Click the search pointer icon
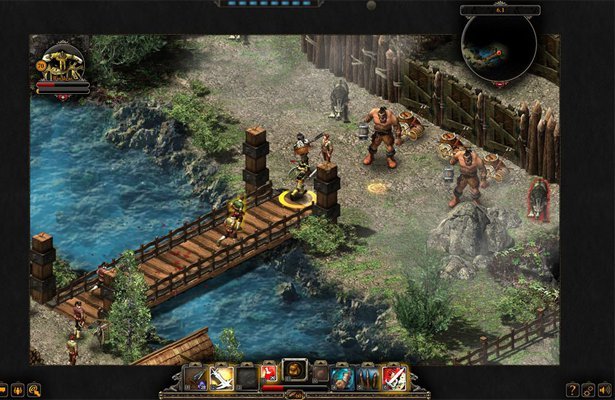615x400 pixels. [34, 389]
